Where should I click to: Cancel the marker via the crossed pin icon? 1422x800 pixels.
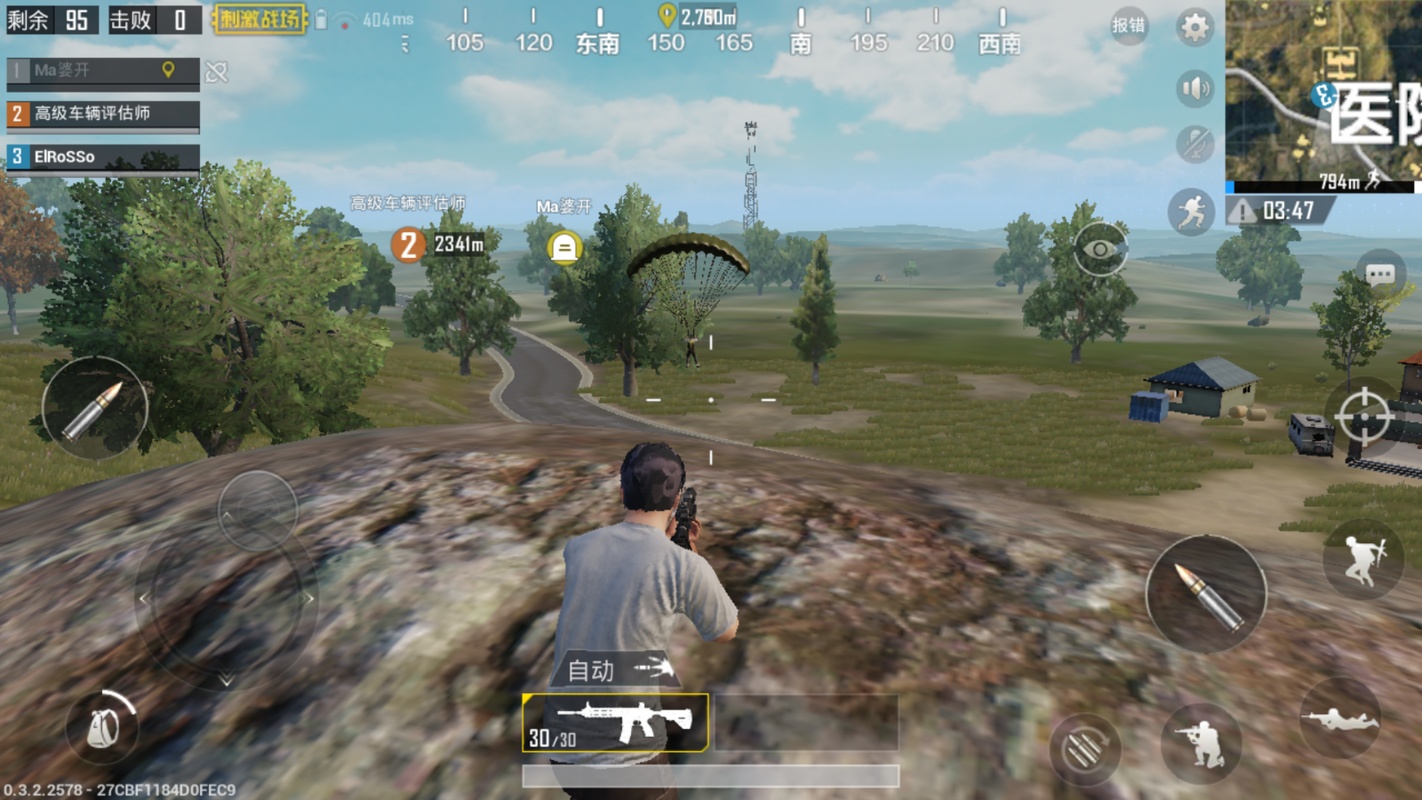[215, 72]
